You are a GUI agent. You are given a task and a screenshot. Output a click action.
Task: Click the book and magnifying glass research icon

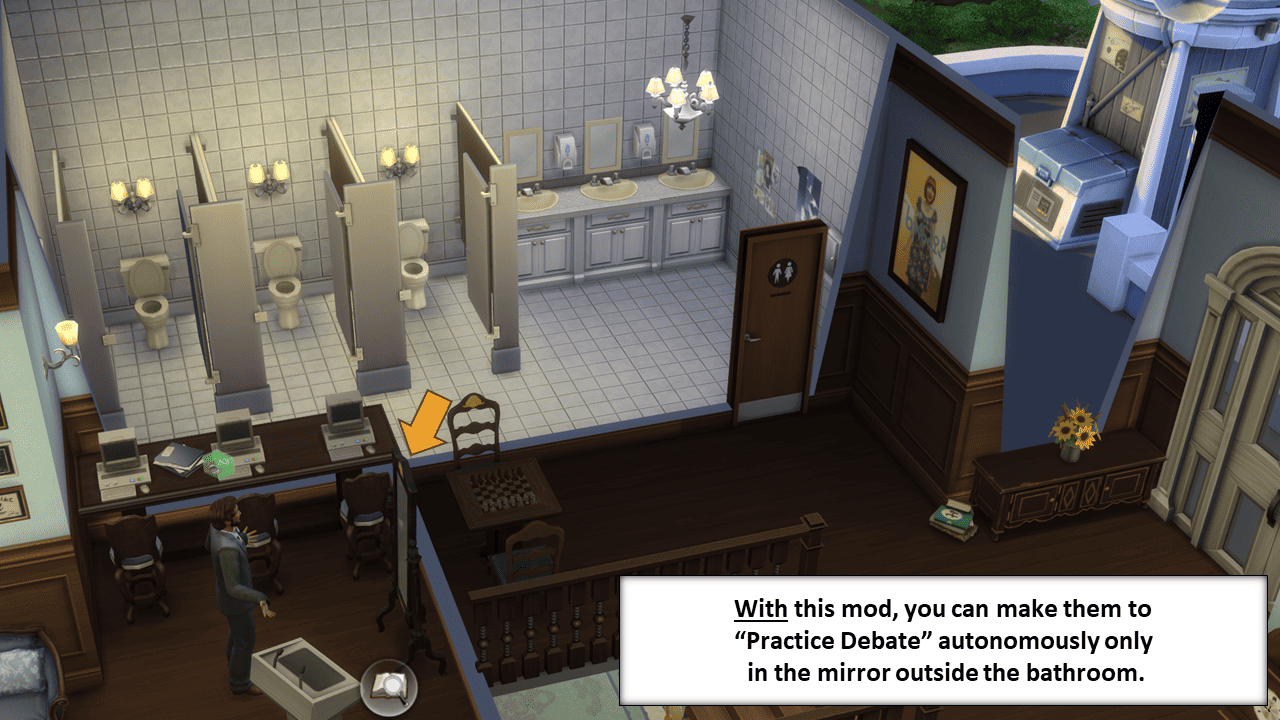(x=387, y=686)
